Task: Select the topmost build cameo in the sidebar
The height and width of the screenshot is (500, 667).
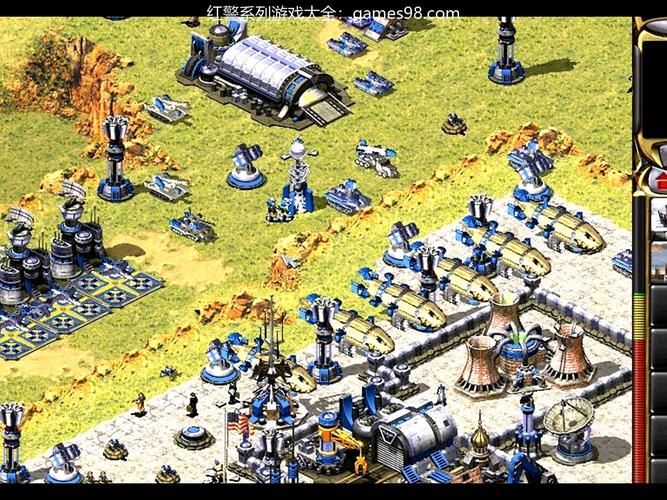Action: click(660, 214)
